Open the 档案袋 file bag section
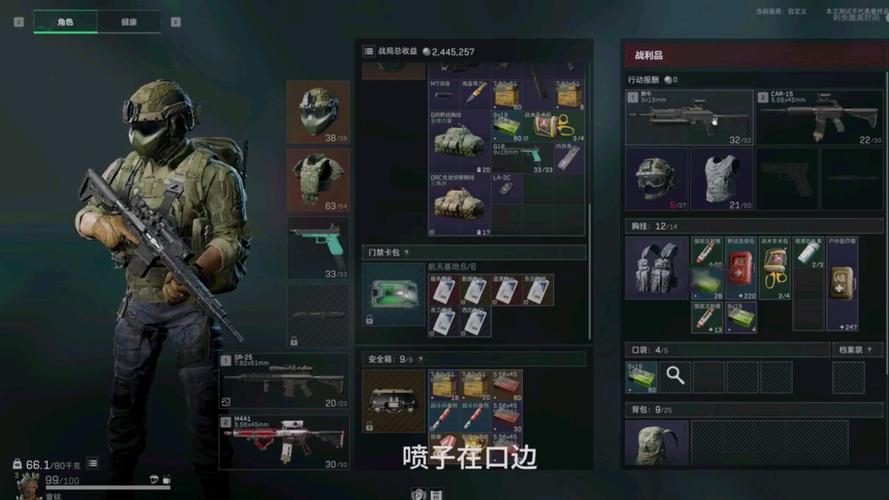 859,350
